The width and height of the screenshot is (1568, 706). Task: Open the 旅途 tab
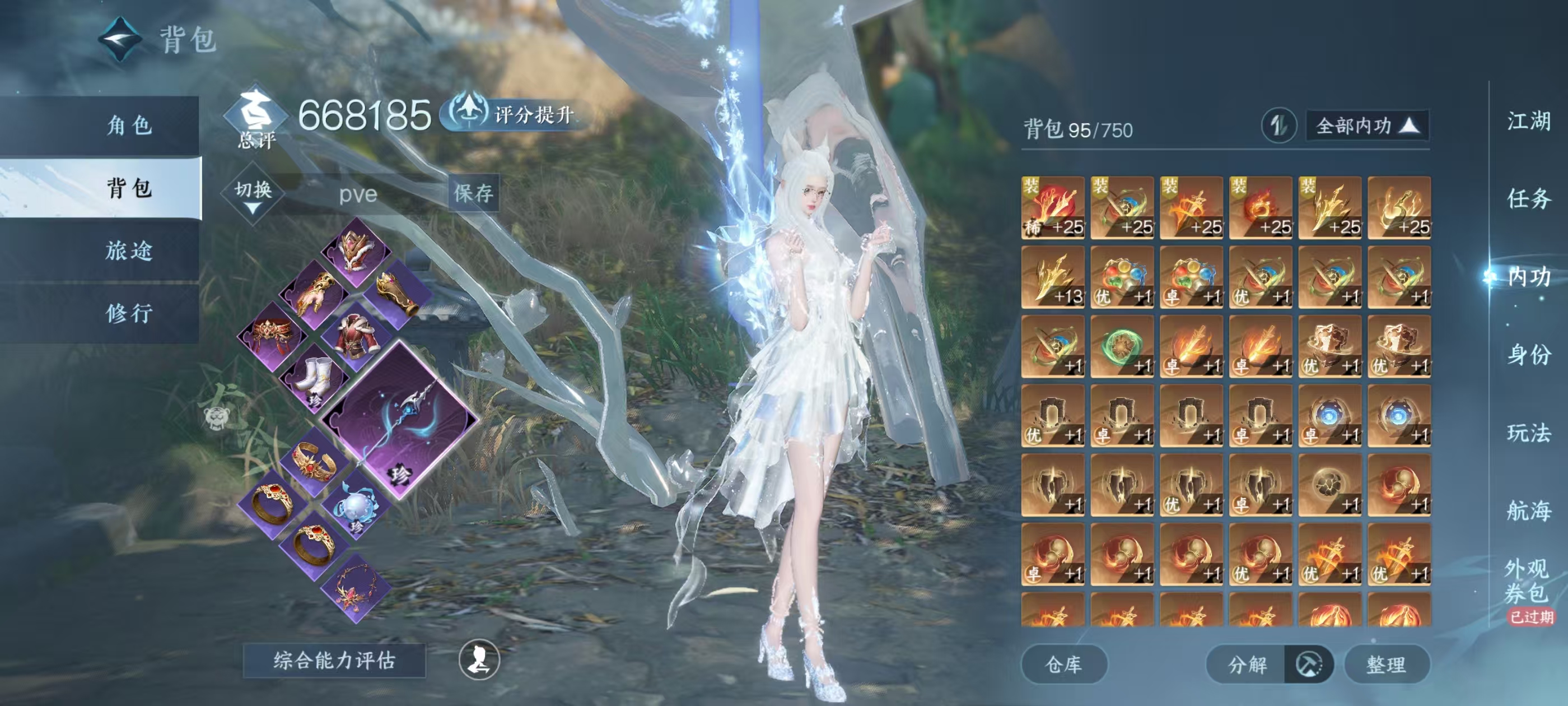[129, 250]
